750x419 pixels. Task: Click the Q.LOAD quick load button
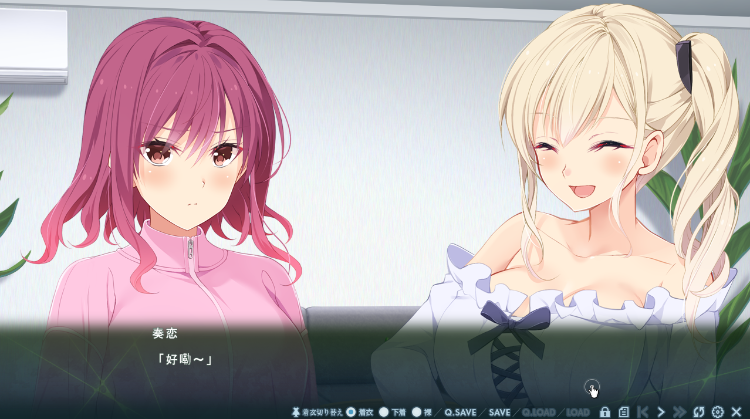(539, 411)
